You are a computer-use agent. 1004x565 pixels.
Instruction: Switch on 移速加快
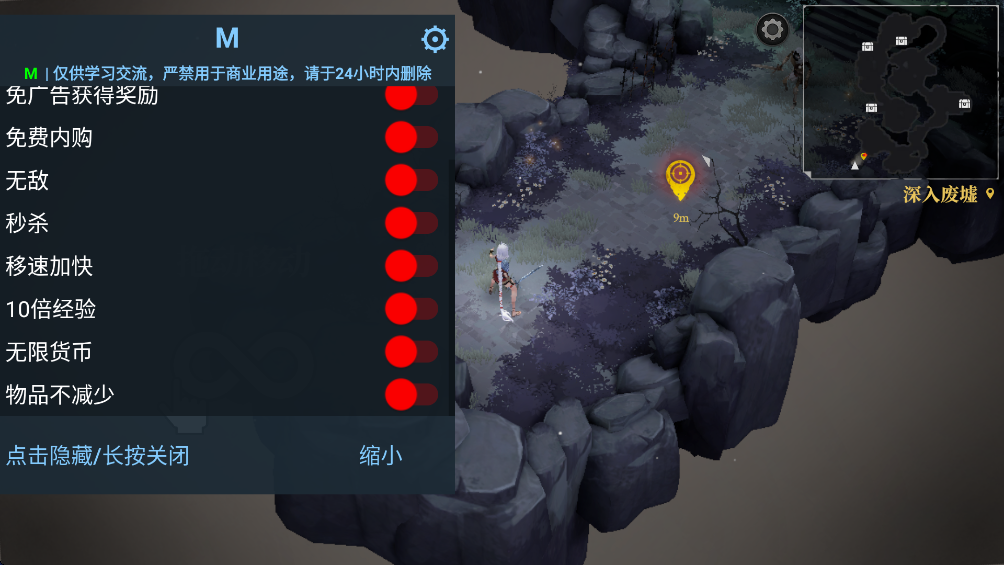tap(411, 266)
